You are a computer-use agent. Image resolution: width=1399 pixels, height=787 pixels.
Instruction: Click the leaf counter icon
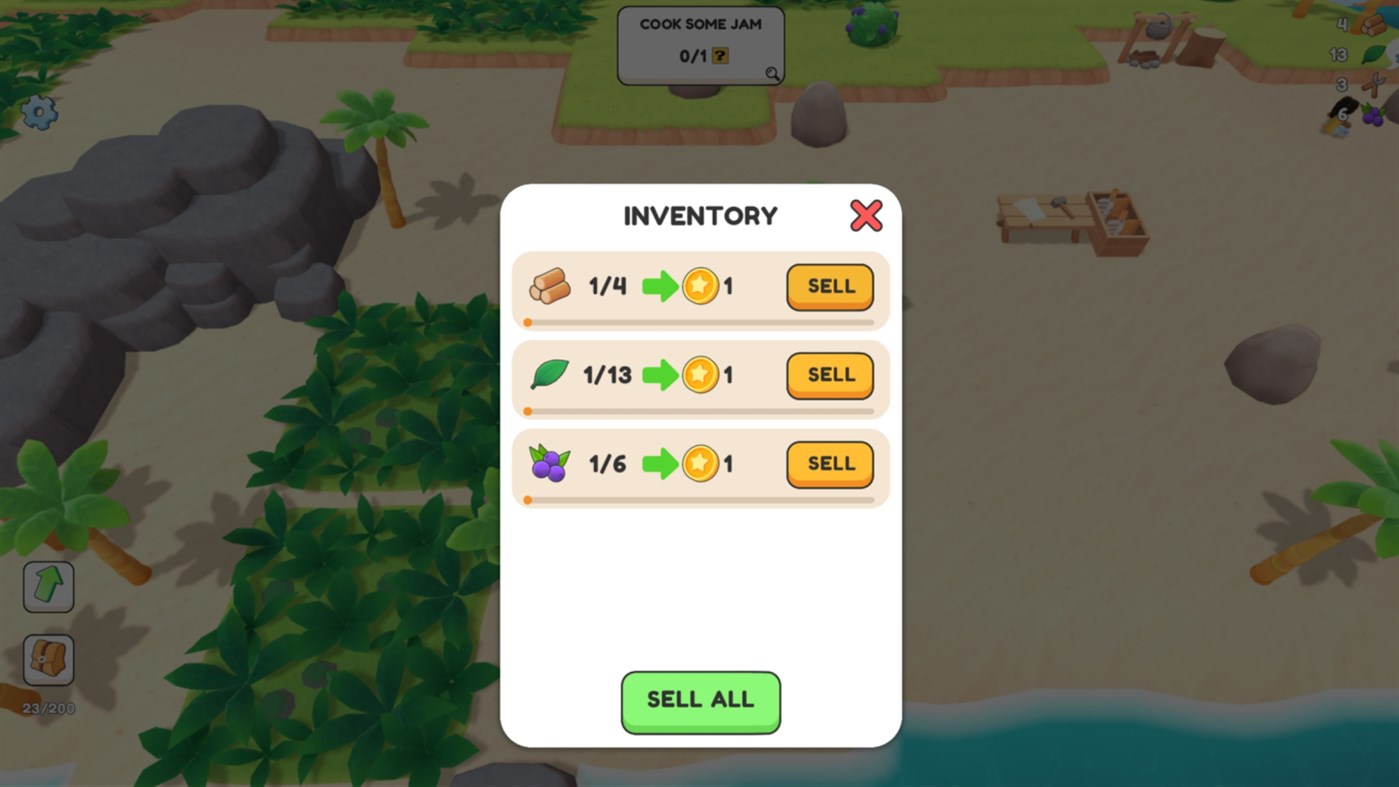(x=1373, y=55)
